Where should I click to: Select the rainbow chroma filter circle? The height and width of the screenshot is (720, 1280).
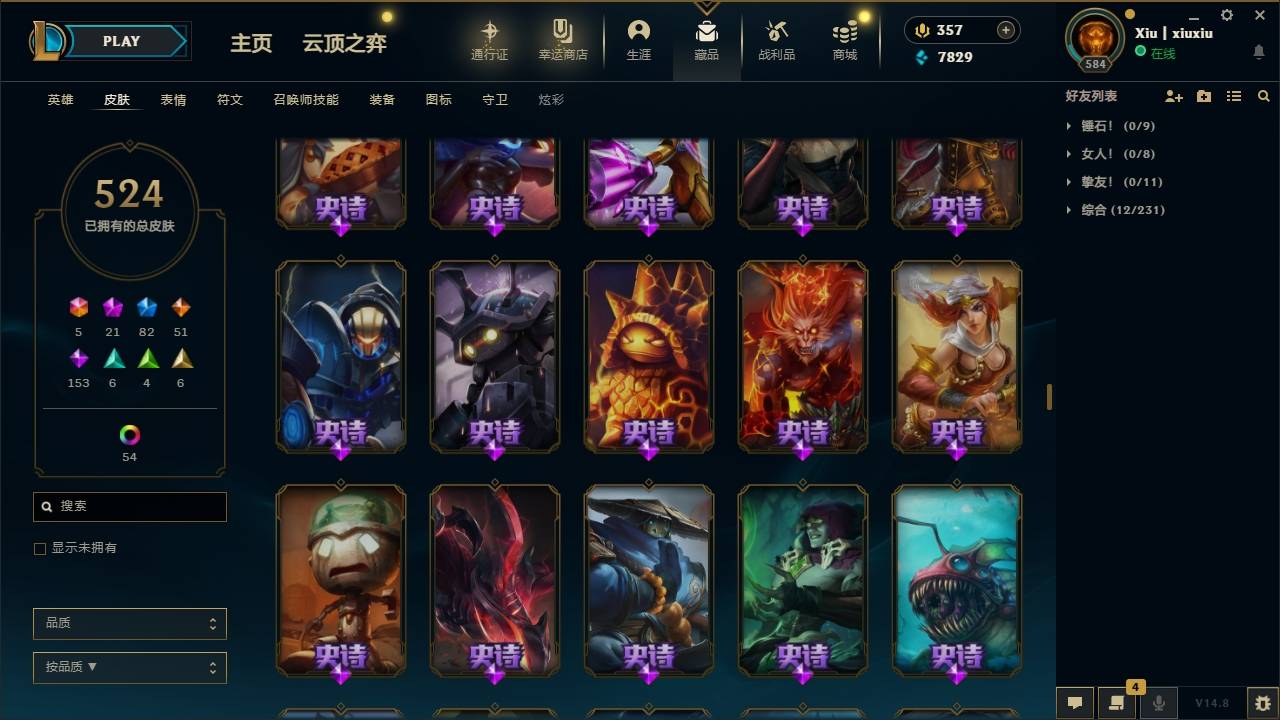pyautogui.click(x=129, y=434)
